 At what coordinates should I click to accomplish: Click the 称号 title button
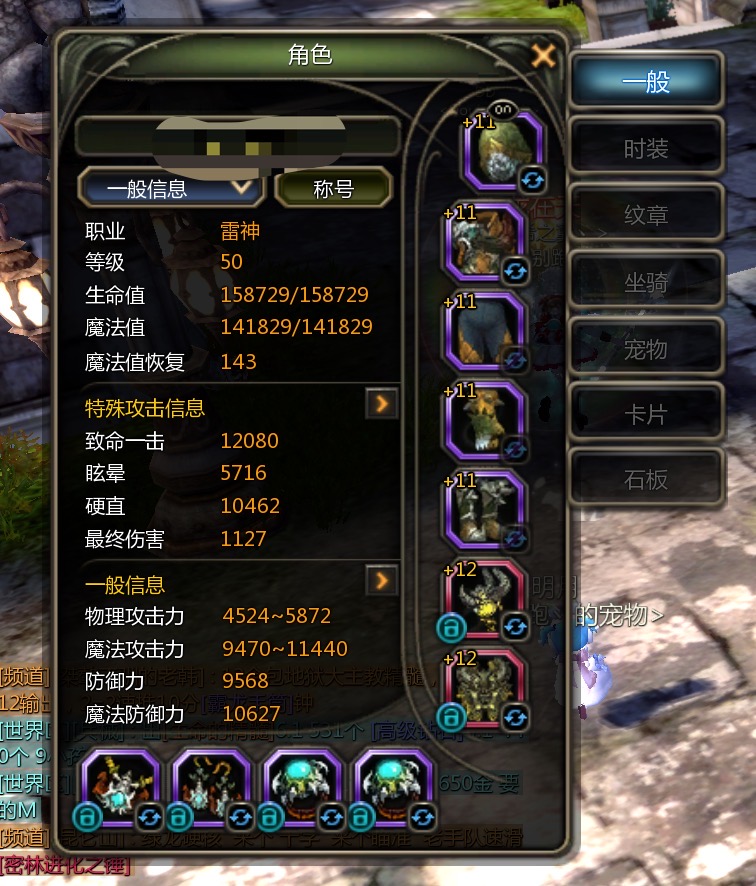[333, 188]
